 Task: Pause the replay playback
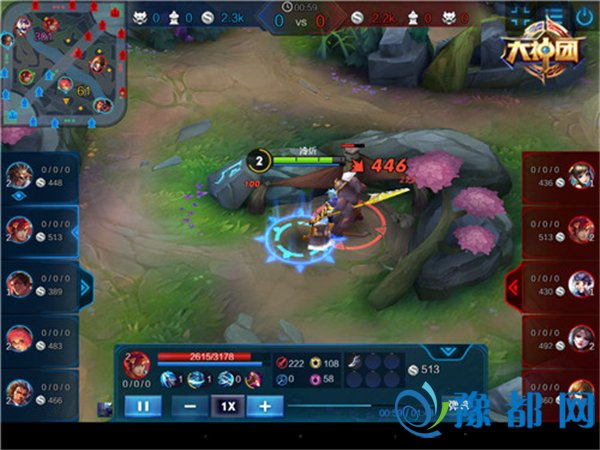click(142, 406)
